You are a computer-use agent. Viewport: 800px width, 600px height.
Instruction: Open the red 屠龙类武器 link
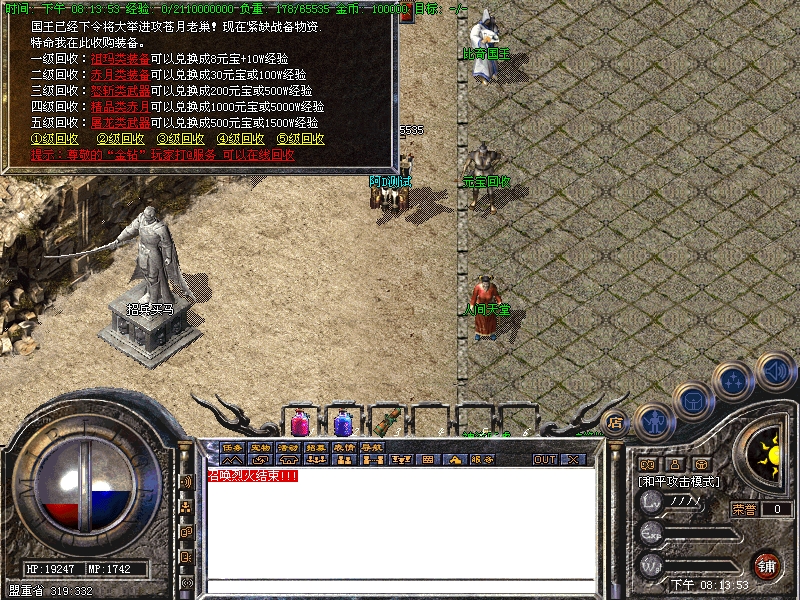tap(120, 123)
